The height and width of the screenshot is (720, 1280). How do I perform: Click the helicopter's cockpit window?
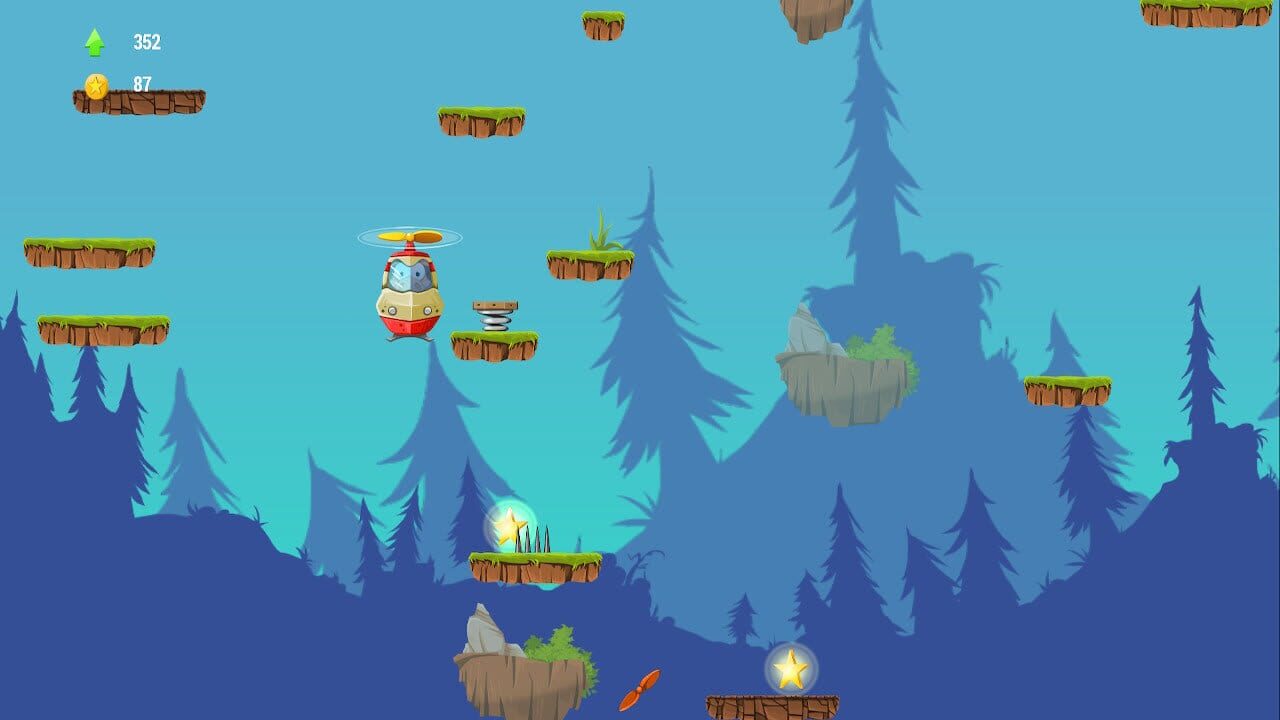pos(408,272)
